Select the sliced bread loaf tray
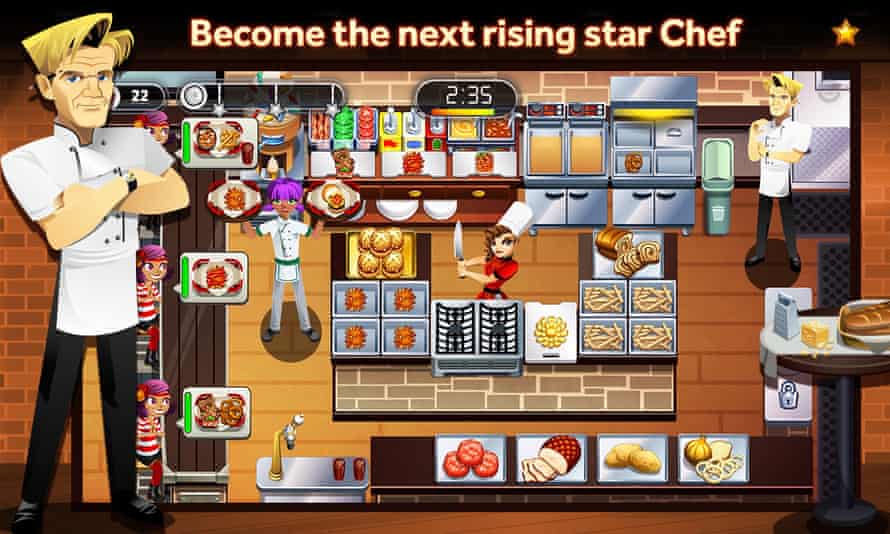Viewport: 890px width, 534px height. pyautogui.click(x=626, y=251)
